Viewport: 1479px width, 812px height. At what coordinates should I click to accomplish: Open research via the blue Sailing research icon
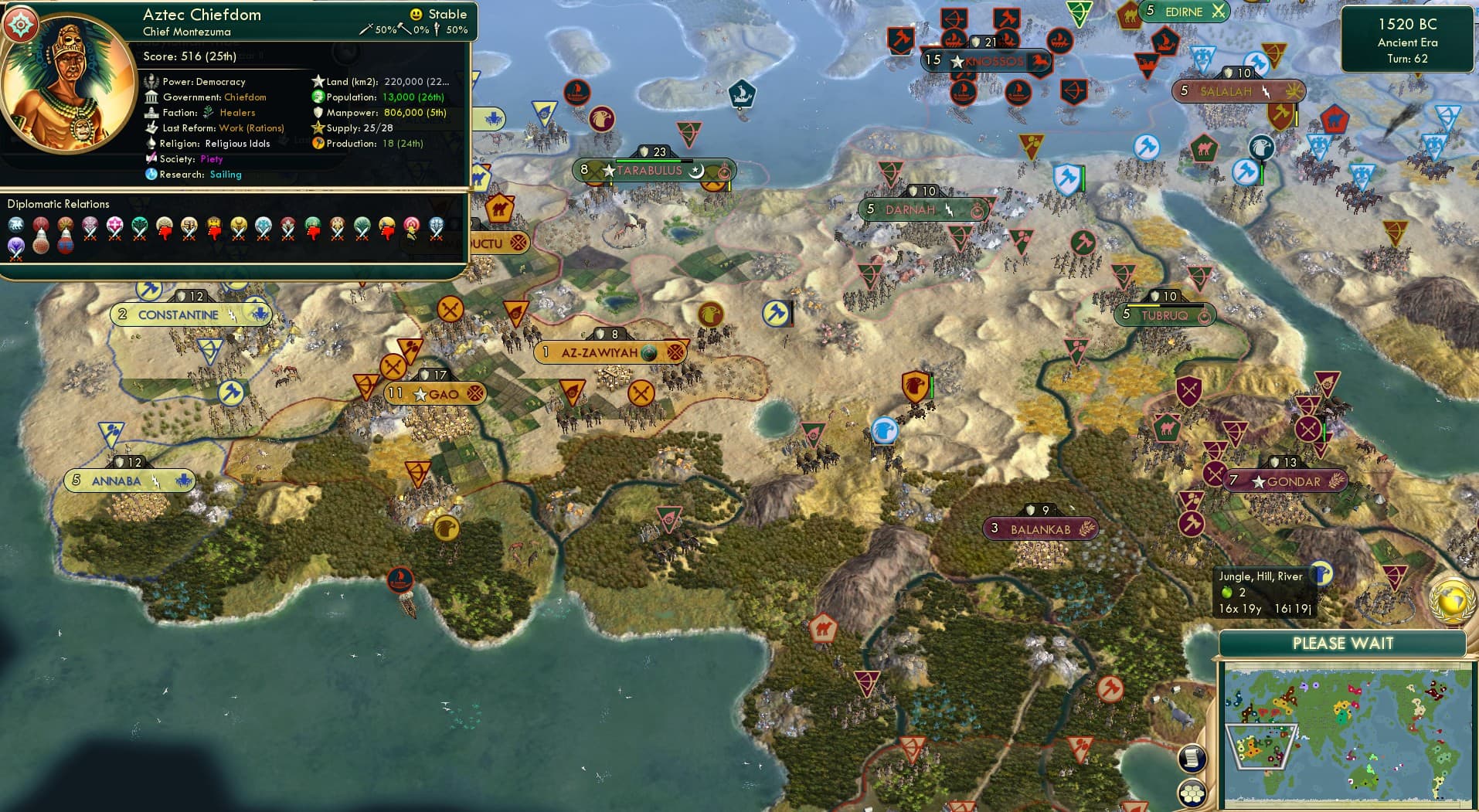coord(152,175)
